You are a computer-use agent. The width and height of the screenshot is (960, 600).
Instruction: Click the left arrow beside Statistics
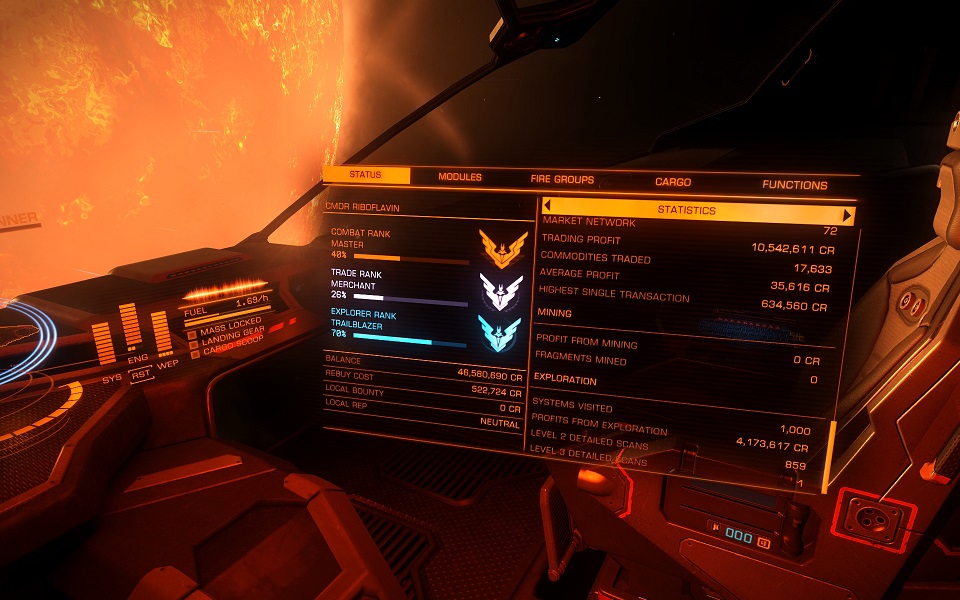(548, 208)
